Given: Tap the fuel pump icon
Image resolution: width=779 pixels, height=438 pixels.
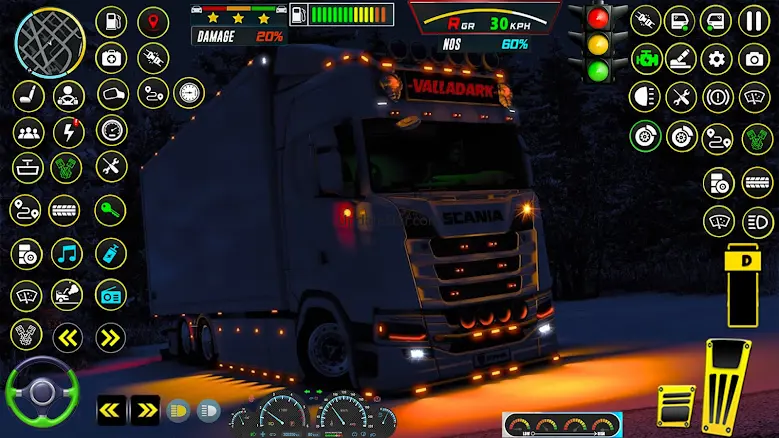Looking at the screenshot, I should 111,22.
